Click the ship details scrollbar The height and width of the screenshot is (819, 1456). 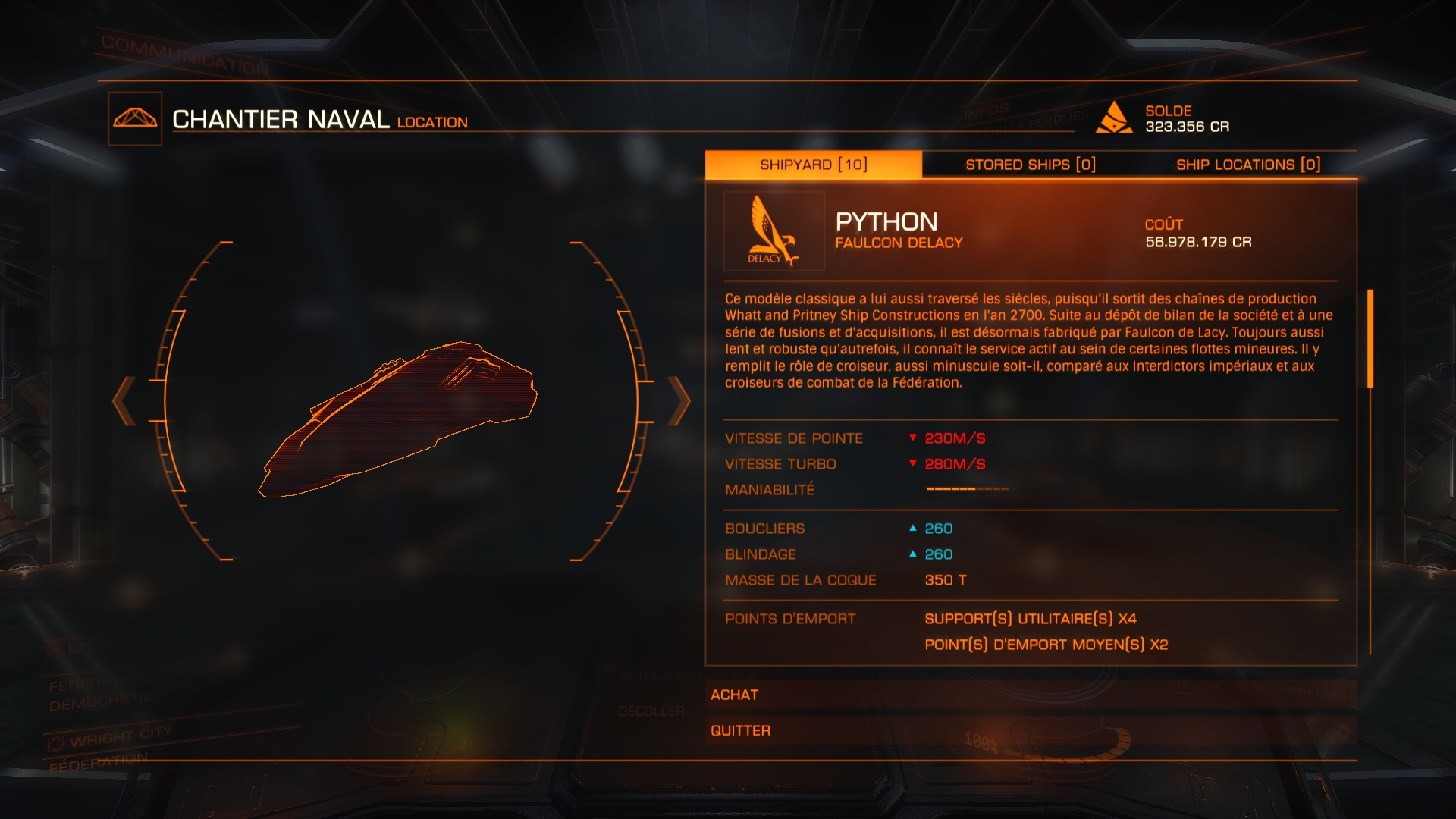(x=1370, y=338)
